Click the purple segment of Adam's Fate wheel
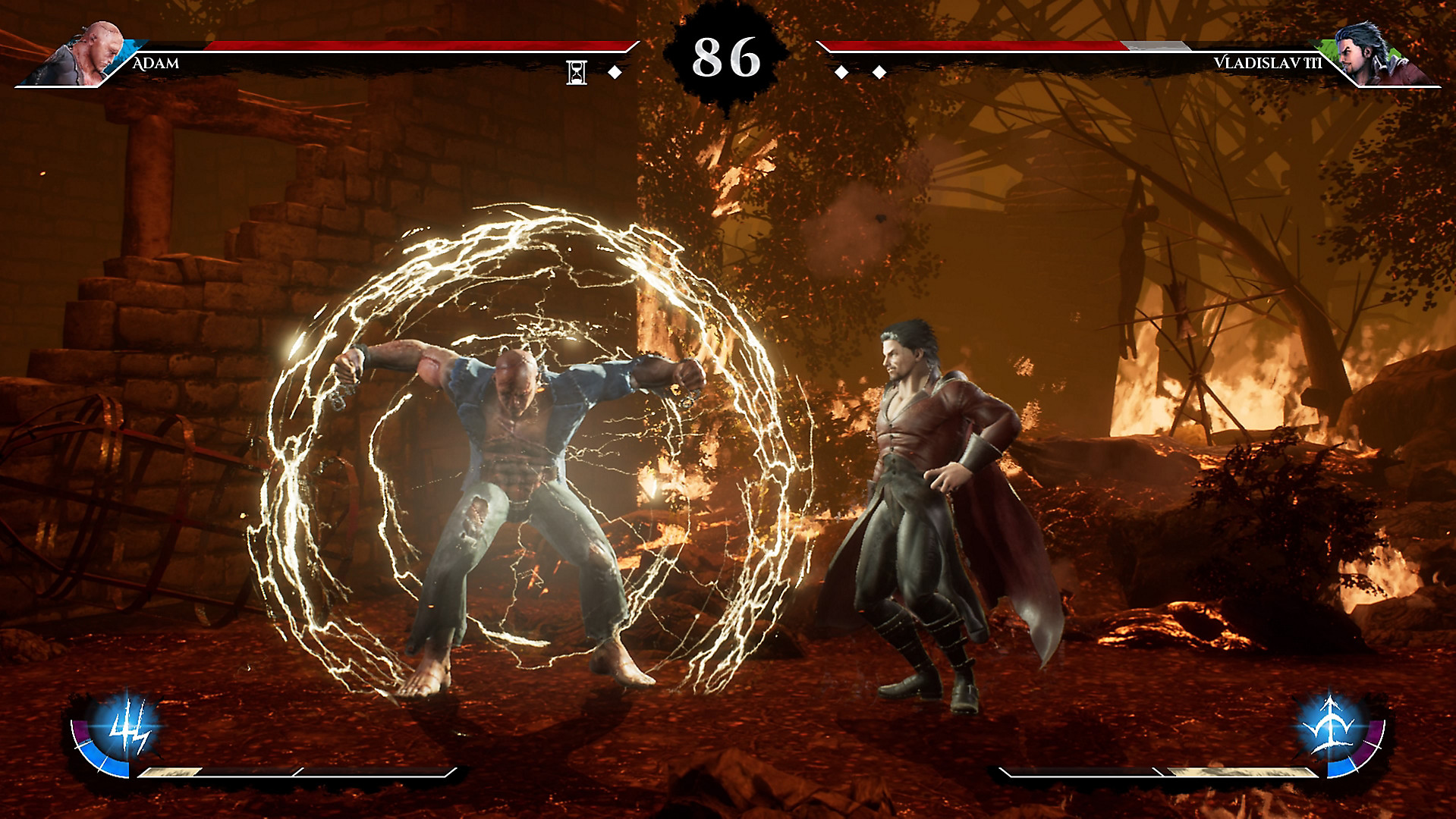This screenshot has height=819, width=1456. coord(80,731)
